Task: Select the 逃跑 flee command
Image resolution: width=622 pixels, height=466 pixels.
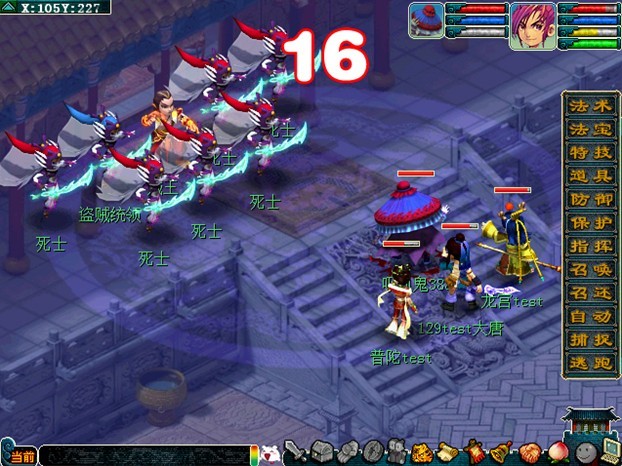Action: tap(583, 363)
